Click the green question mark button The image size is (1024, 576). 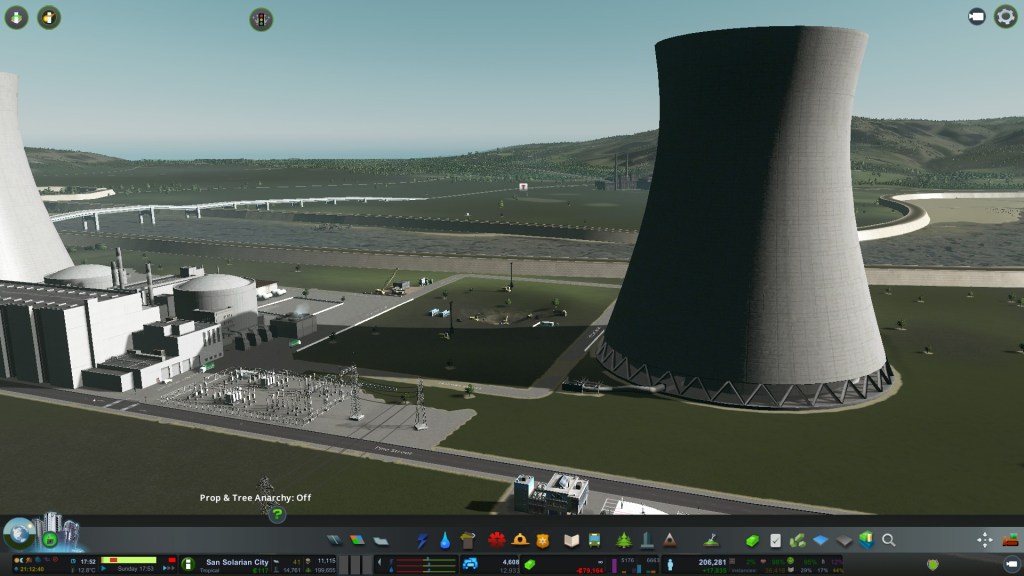point(277,514)
